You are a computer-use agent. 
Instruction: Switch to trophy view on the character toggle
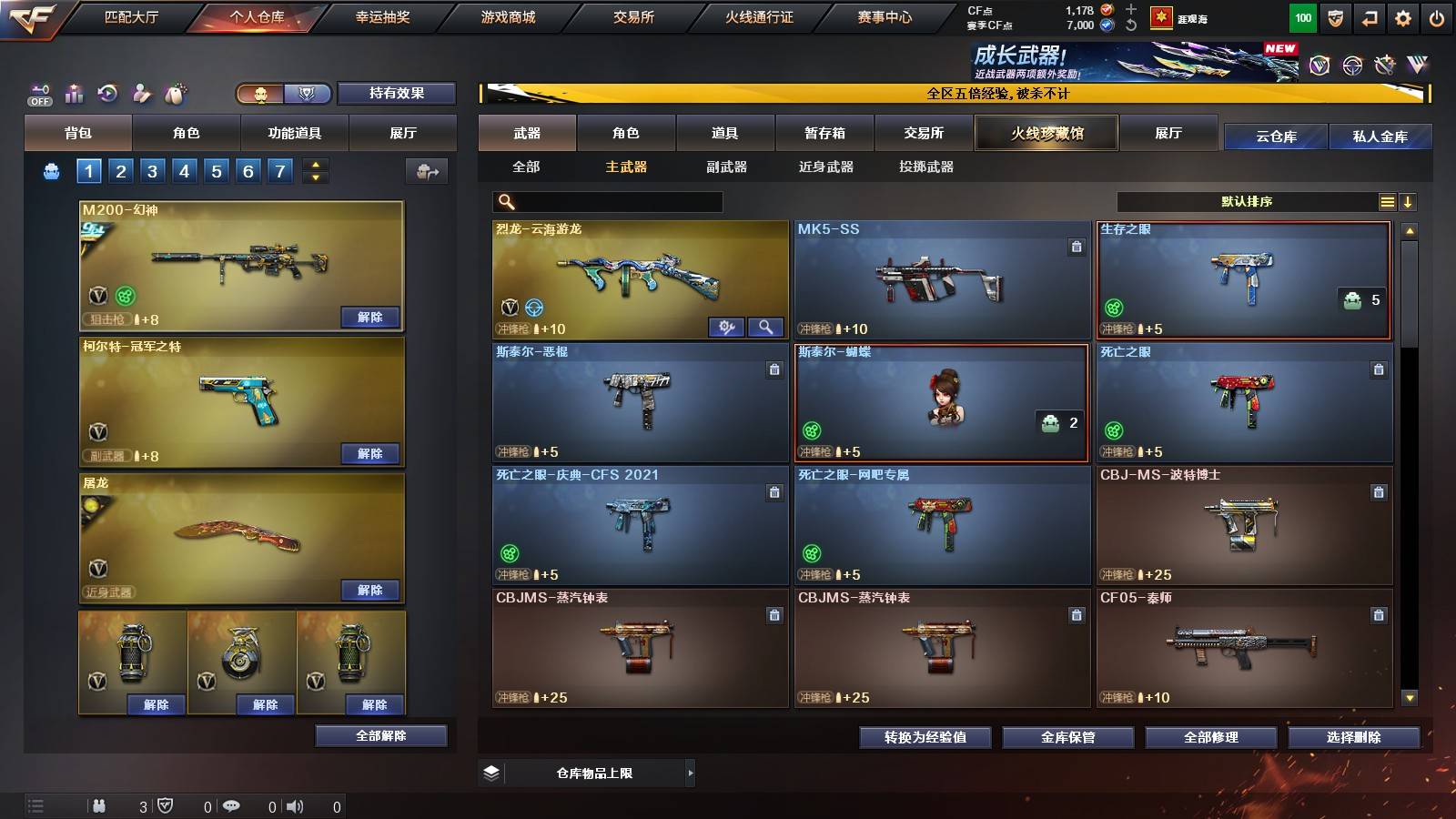[x=308, y=94]
